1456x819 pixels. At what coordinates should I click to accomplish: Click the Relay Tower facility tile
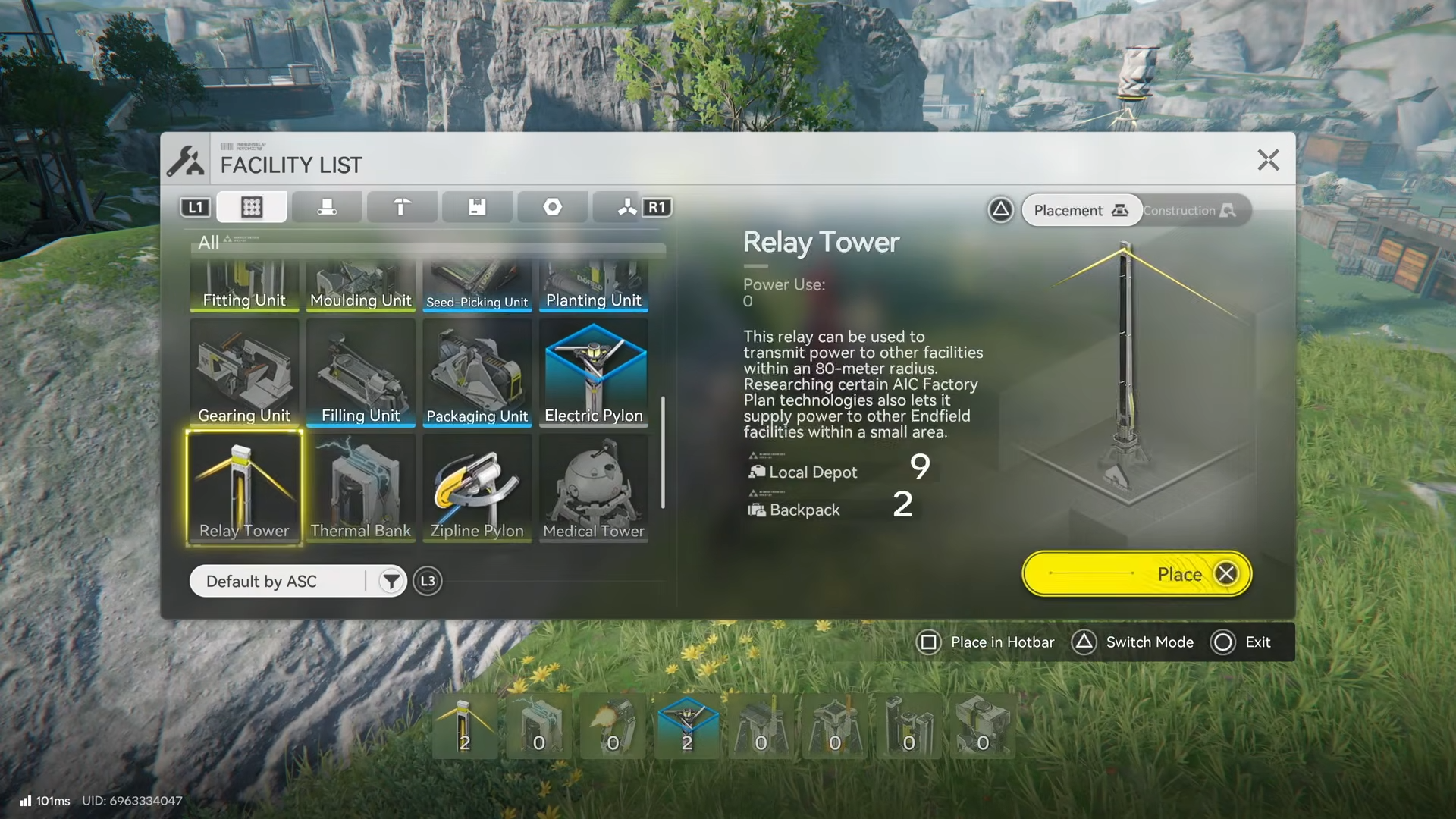[x=244, y=488]
